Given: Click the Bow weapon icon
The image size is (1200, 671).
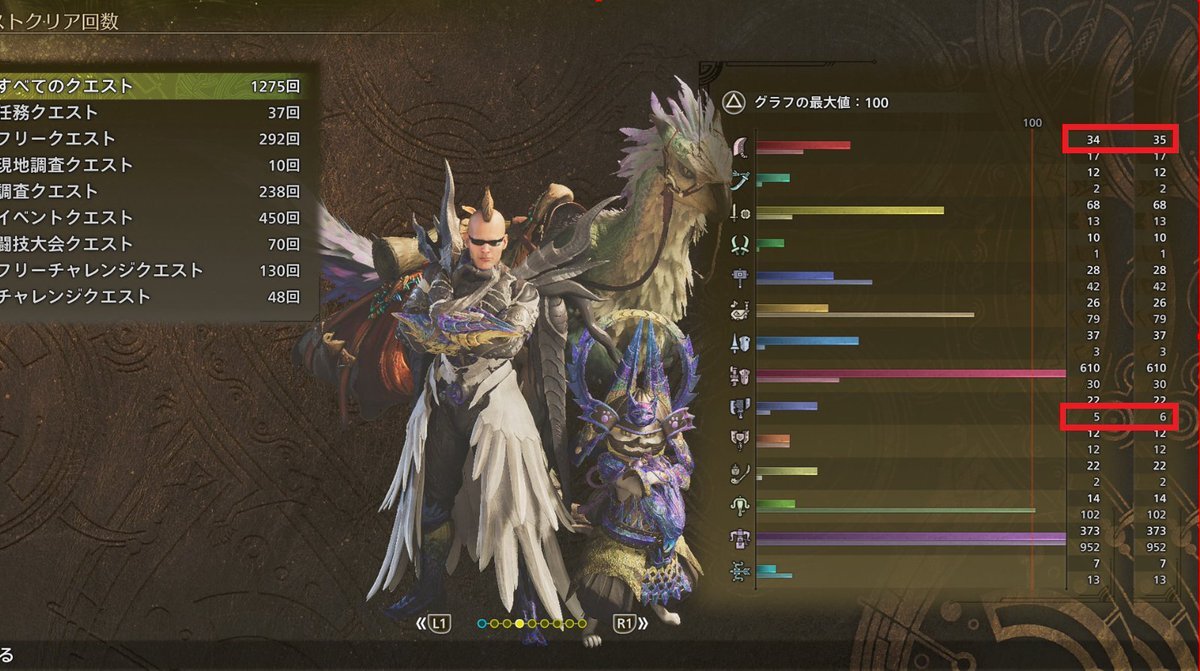Looking at the screenshot, I should 740,570.
